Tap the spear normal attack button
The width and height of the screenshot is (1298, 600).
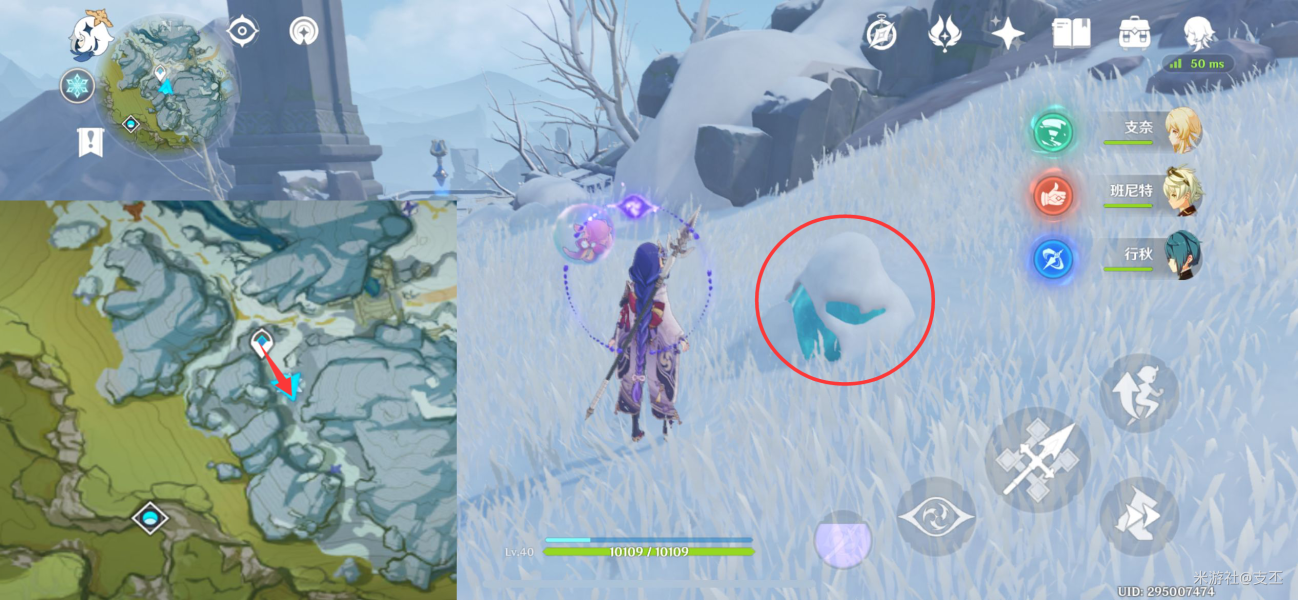[1037, 460]
